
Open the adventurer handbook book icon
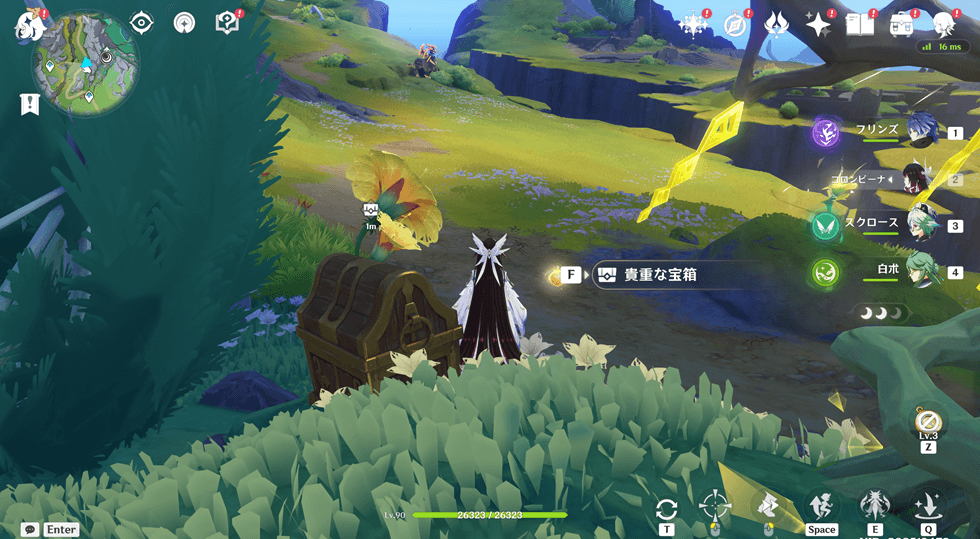(860, 25)
